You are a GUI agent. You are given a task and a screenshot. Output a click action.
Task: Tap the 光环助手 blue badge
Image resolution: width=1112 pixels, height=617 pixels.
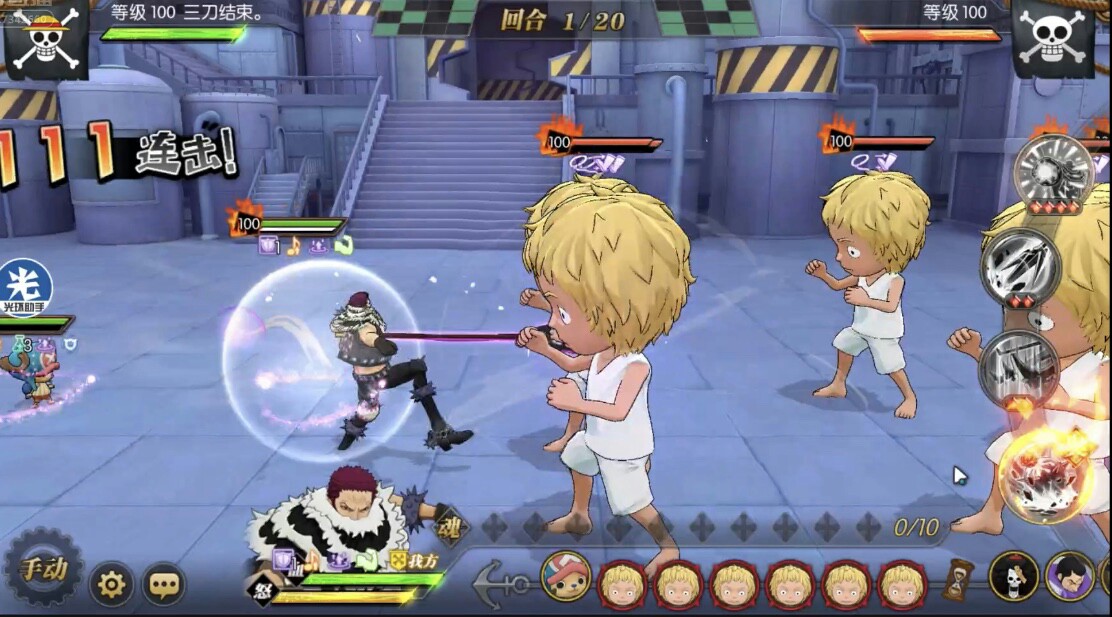point(25,287)
